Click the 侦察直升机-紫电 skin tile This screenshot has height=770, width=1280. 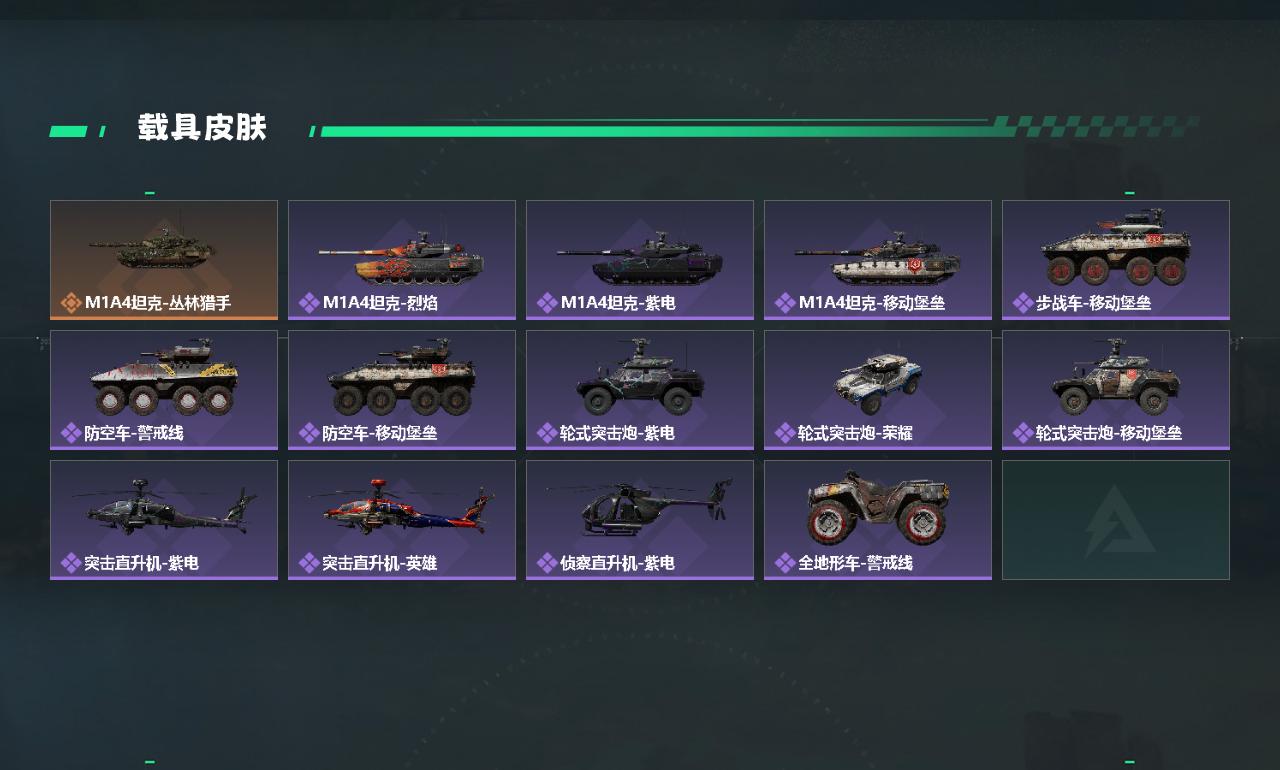coord(640,519)
